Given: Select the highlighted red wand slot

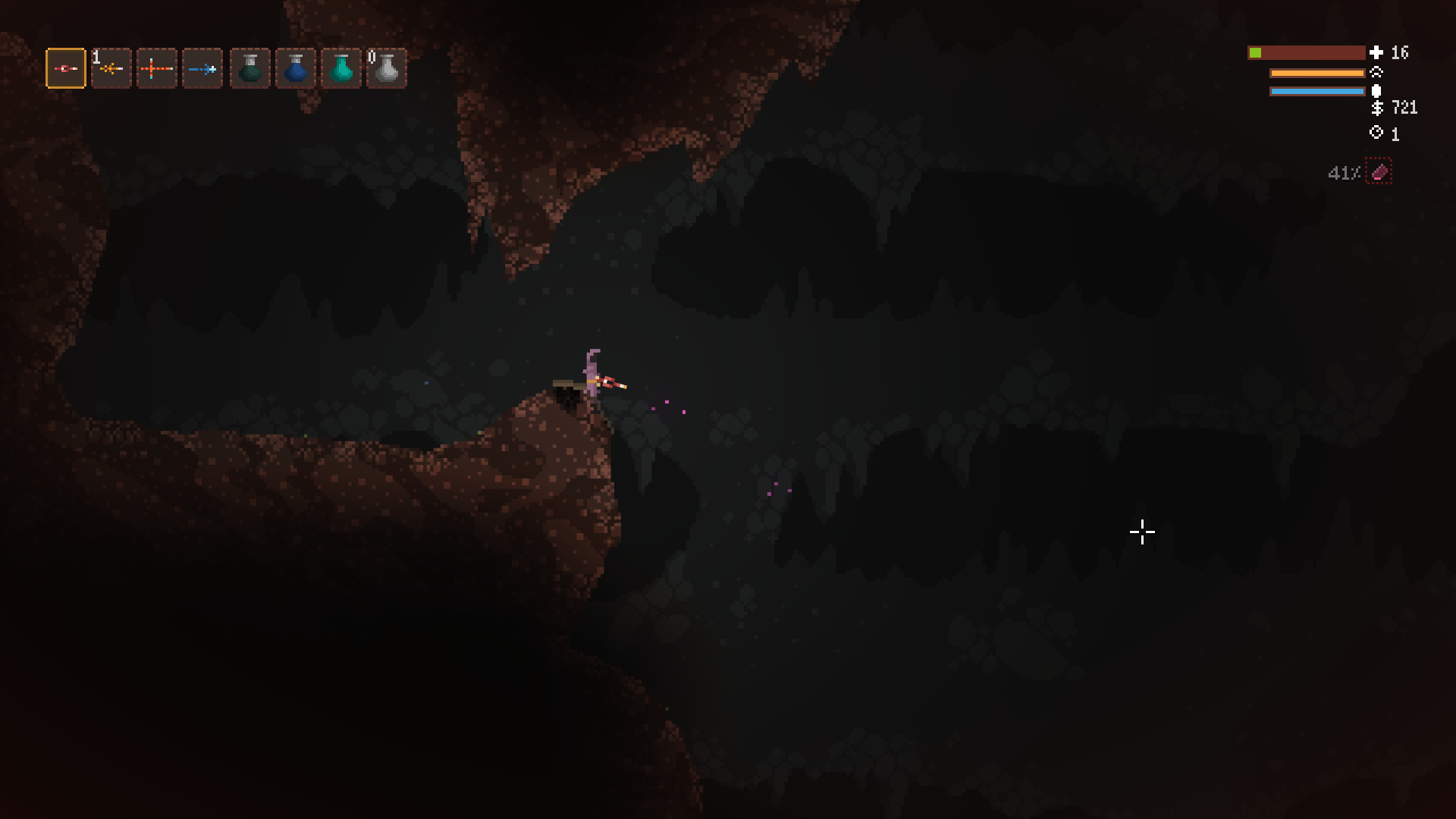Looking at the screenshot, I should (66, 69).
